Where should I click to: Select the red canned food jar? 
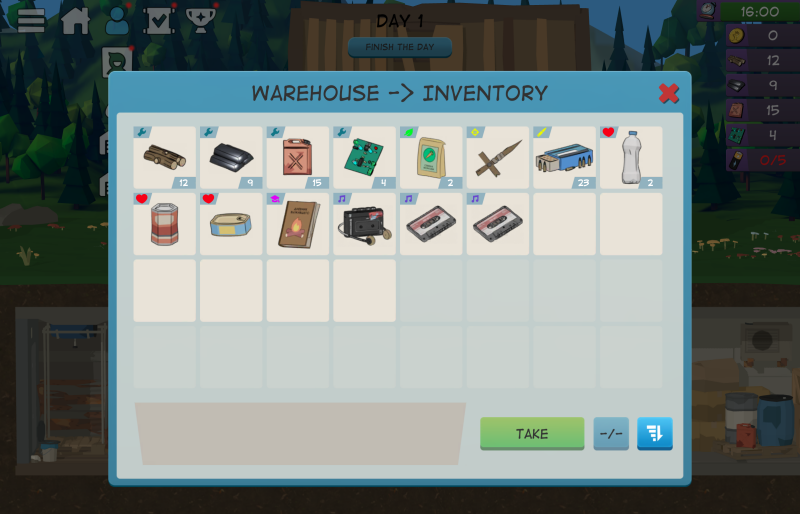pos(165,224)
